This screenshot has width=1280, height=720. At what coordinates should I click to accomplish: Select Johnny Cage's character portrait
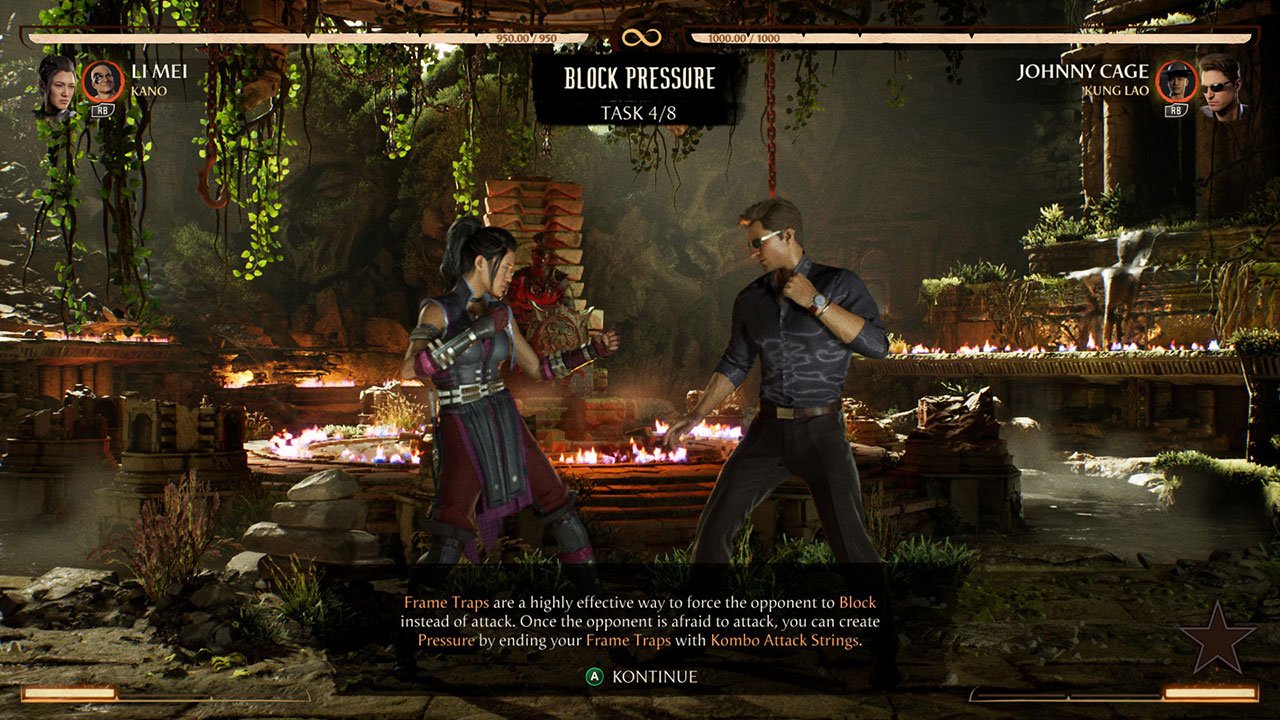[1219, 85]
